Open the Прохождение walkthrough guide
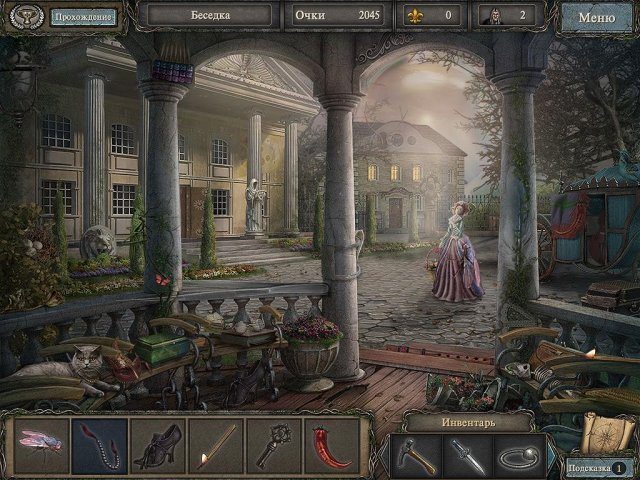Screen dimensions: 640x480 tap(83, 17)
